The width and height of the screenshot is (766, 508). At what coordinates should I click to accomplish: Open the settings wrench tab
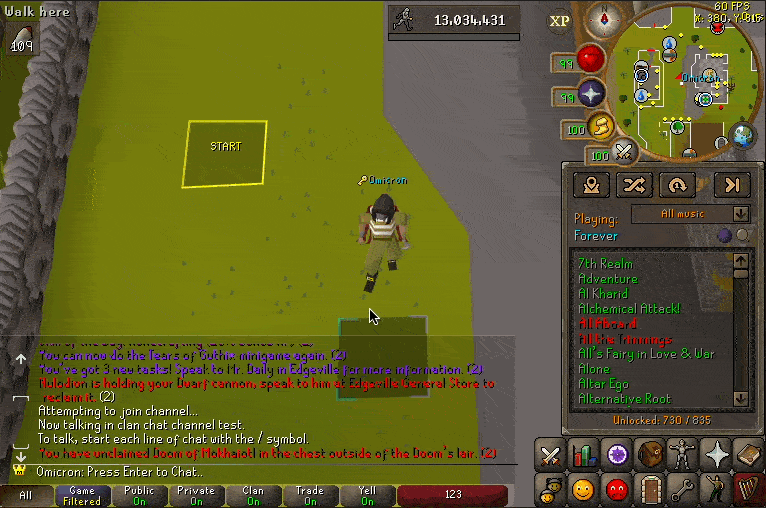coord(683,489)
